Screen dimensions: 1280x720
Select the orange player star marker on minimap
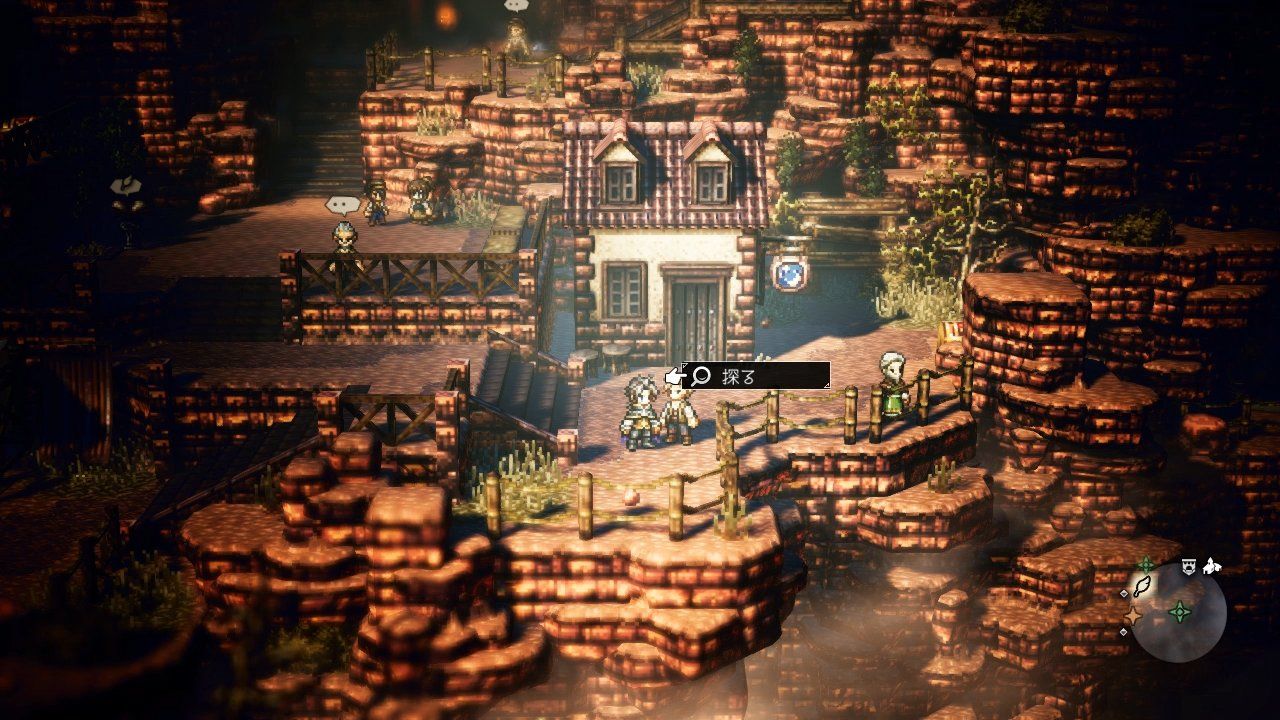[x=1134, y=614]
